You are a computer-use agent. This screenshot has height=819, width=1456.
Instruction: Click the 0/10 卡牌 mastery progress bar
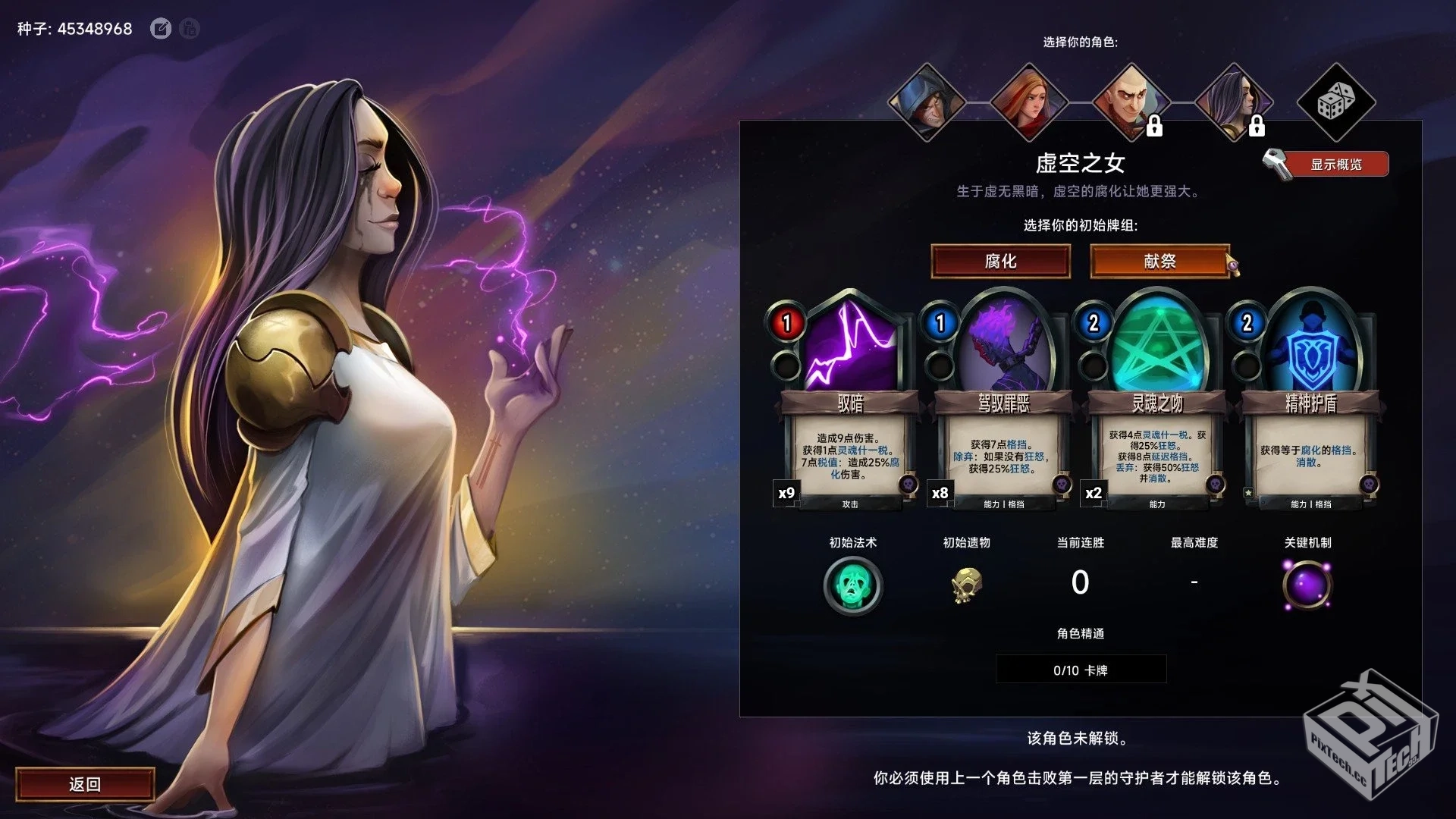1080,669
